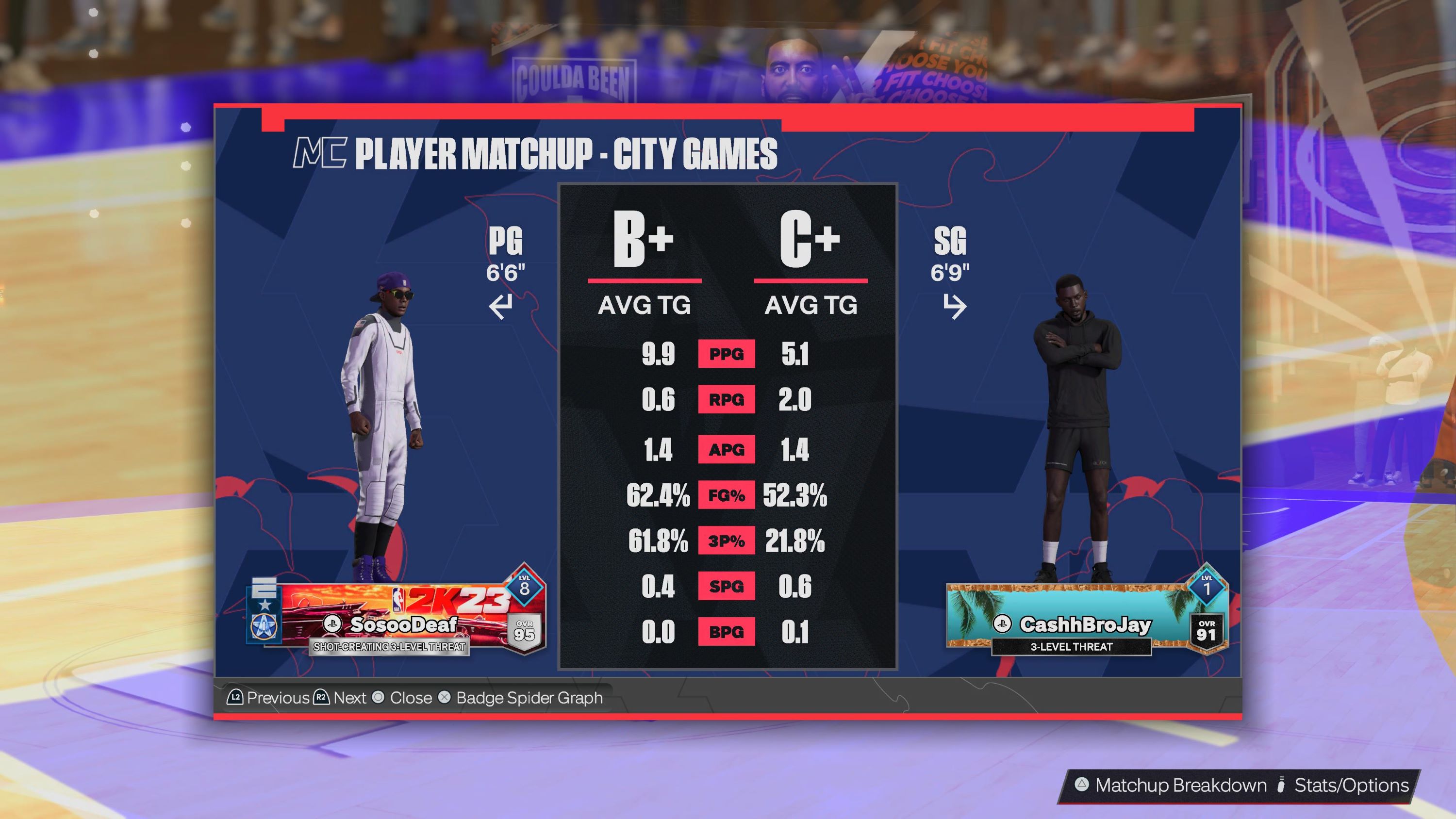Click the right arrow under SG
Viewport: 1456px width, 819px height.
click(x=954, y=307)
